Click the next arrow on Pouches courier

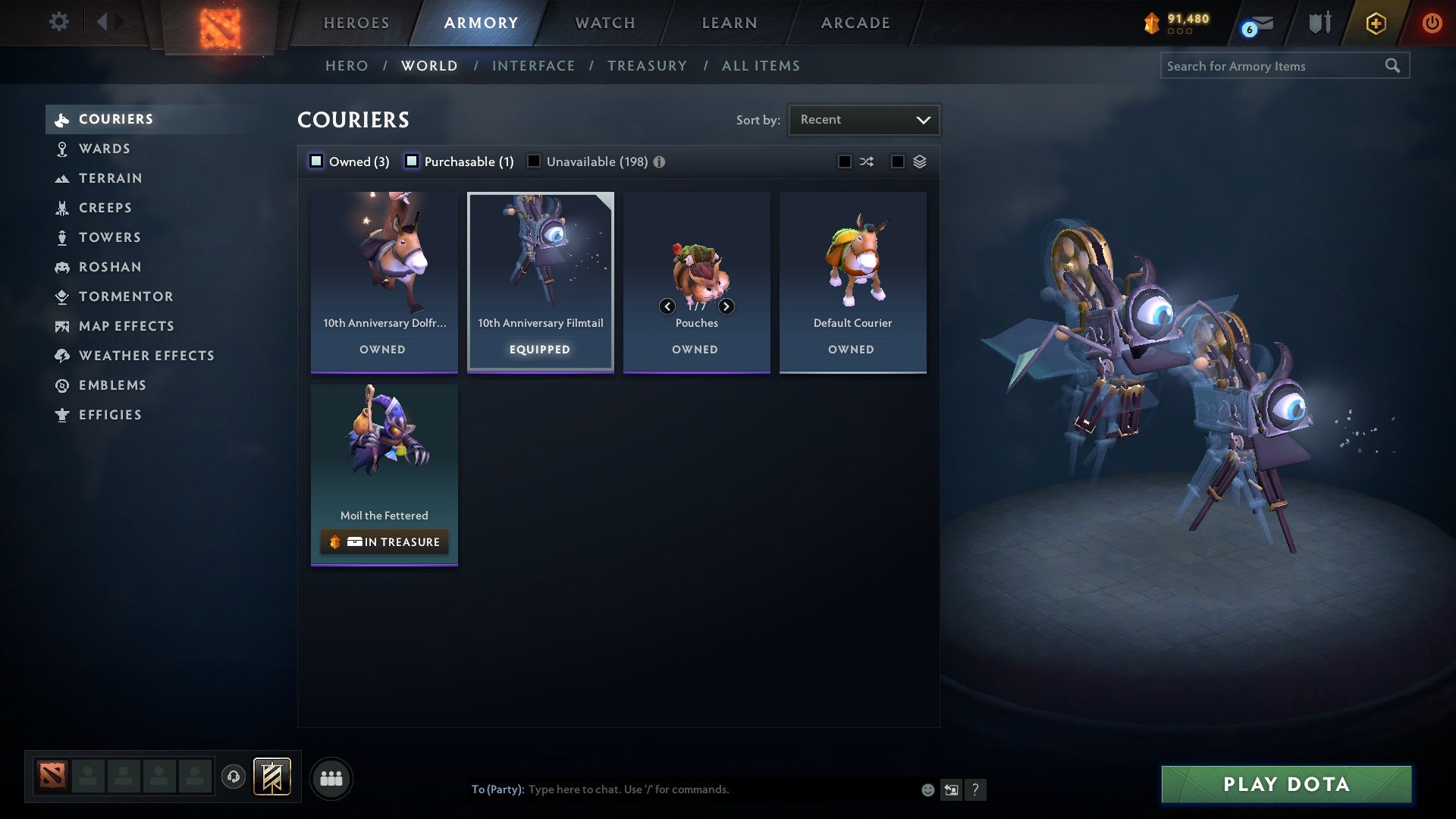726,306
